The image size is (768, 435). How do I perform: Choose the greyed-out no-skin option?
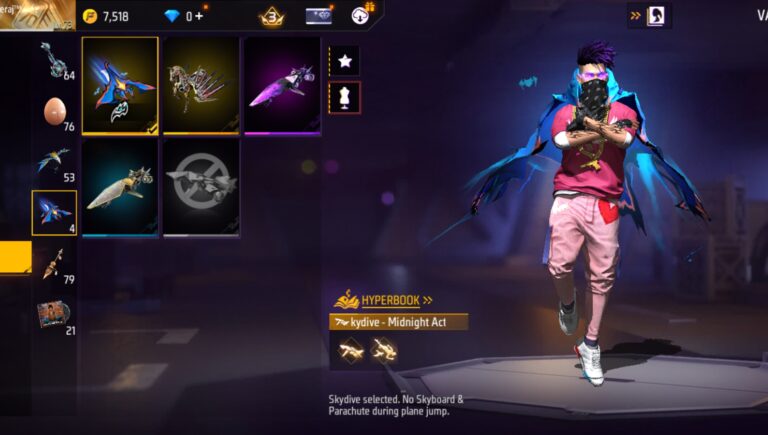[x=201, y=186]
